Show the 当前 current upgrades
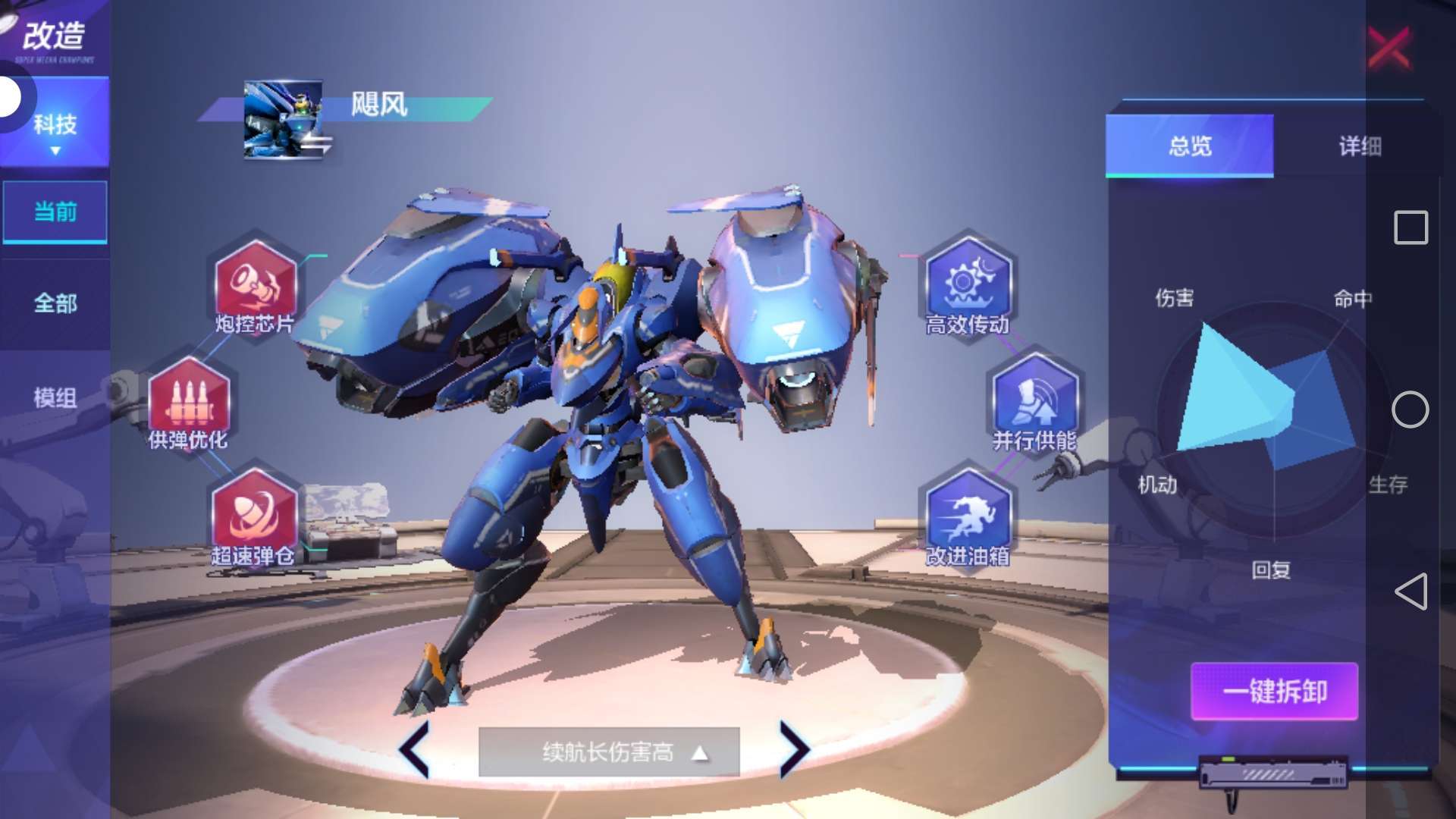 tap(55, 212)
